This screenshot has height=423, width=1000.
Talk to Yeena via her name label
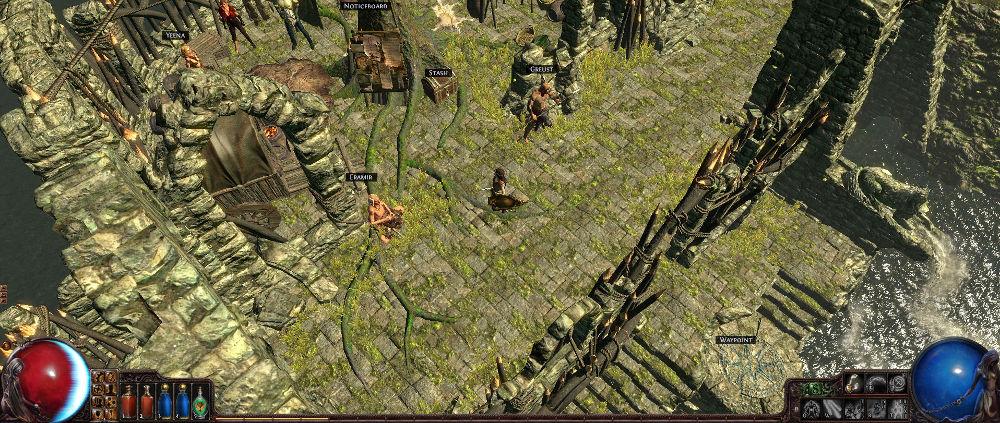[175, 35]
